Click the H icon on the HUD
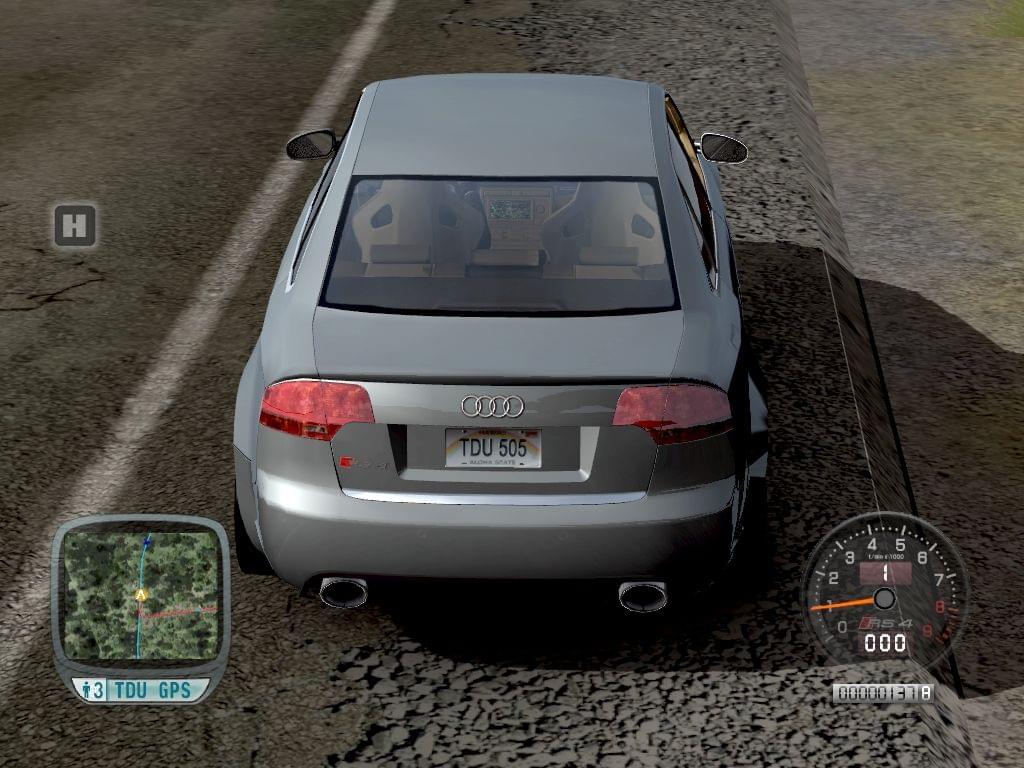The height and width of the screenshot is (768, 1024). click(x=75, y=226)
